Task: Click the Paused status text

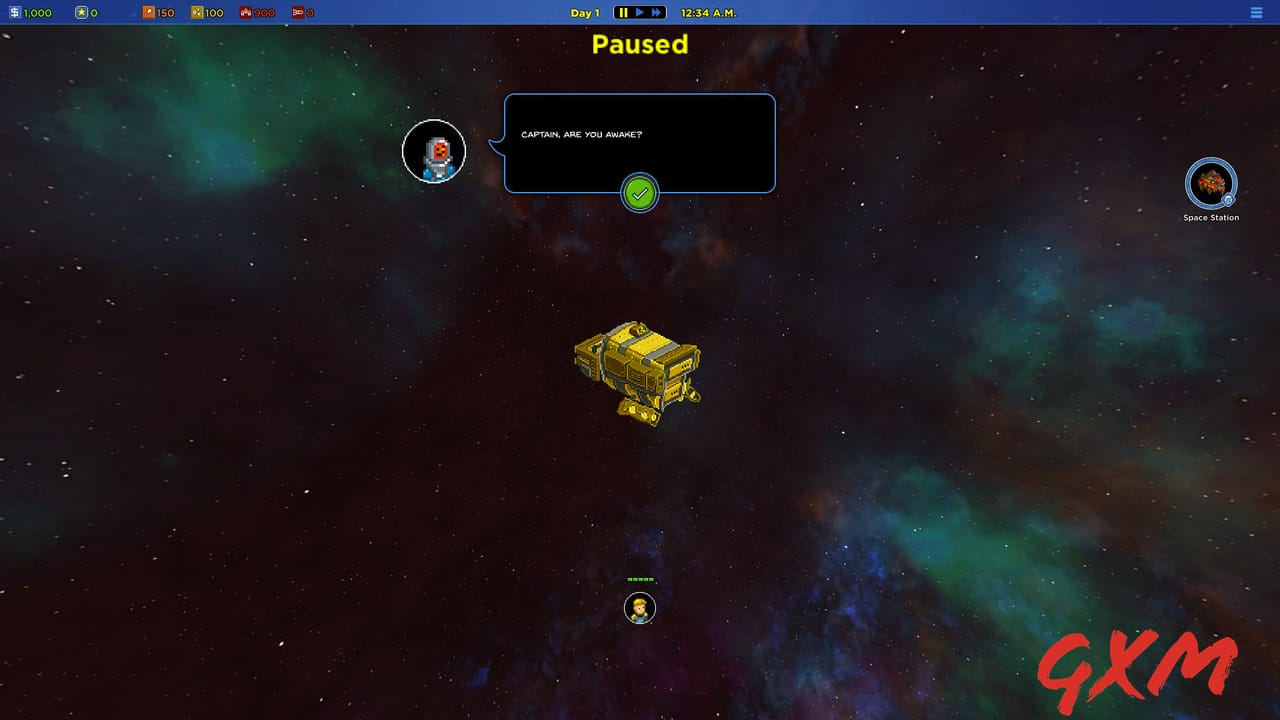Action: 639,45
